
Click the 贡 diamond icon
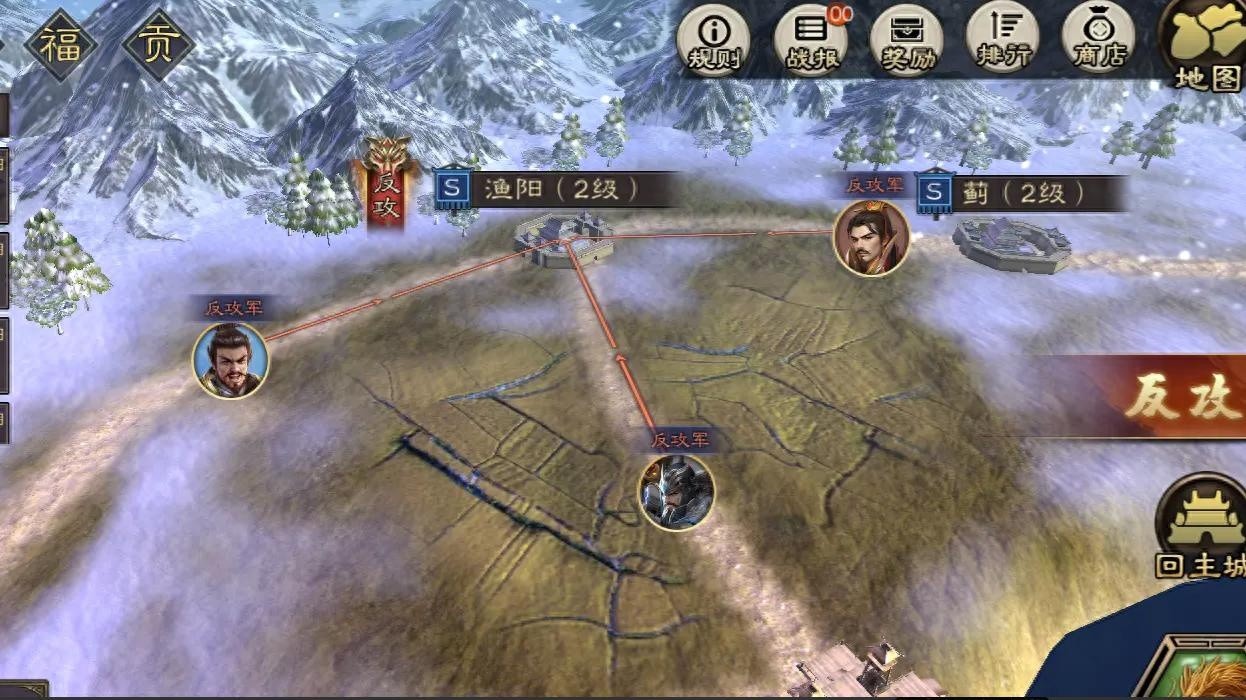[157, 45]
